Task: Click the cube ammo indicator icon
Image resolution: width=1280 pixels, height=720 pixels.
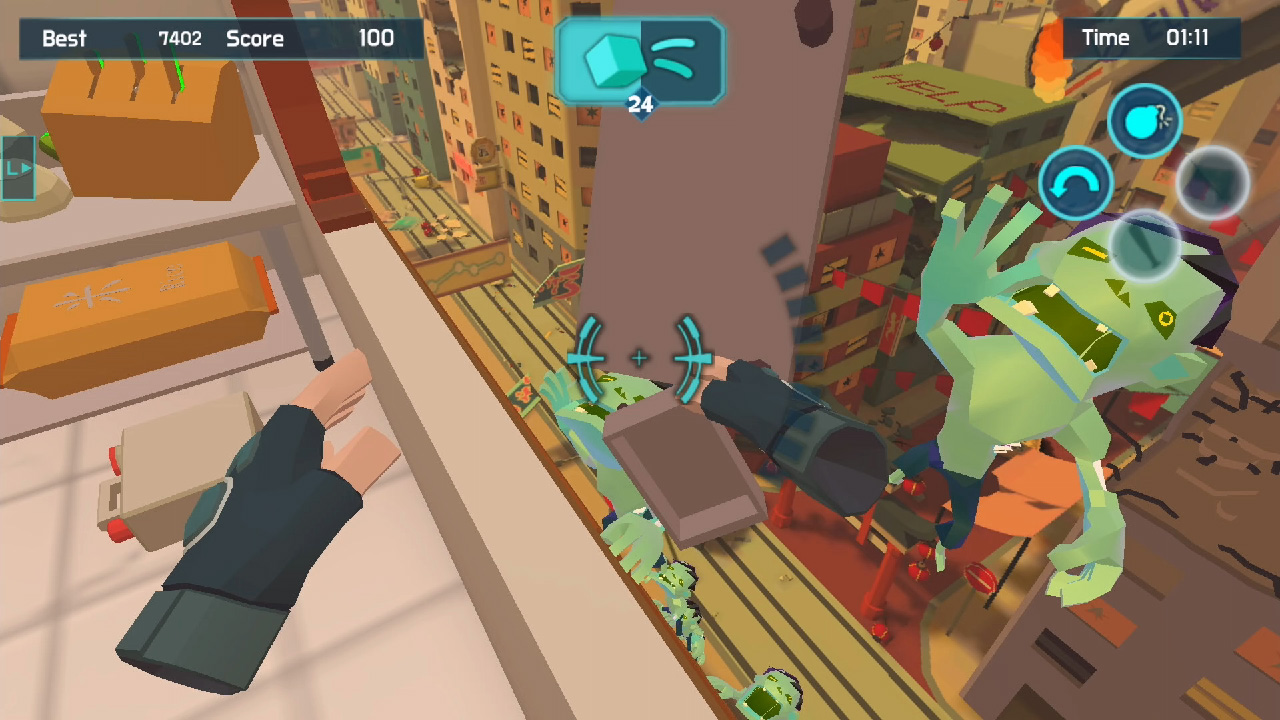Action: pos(614,62)
